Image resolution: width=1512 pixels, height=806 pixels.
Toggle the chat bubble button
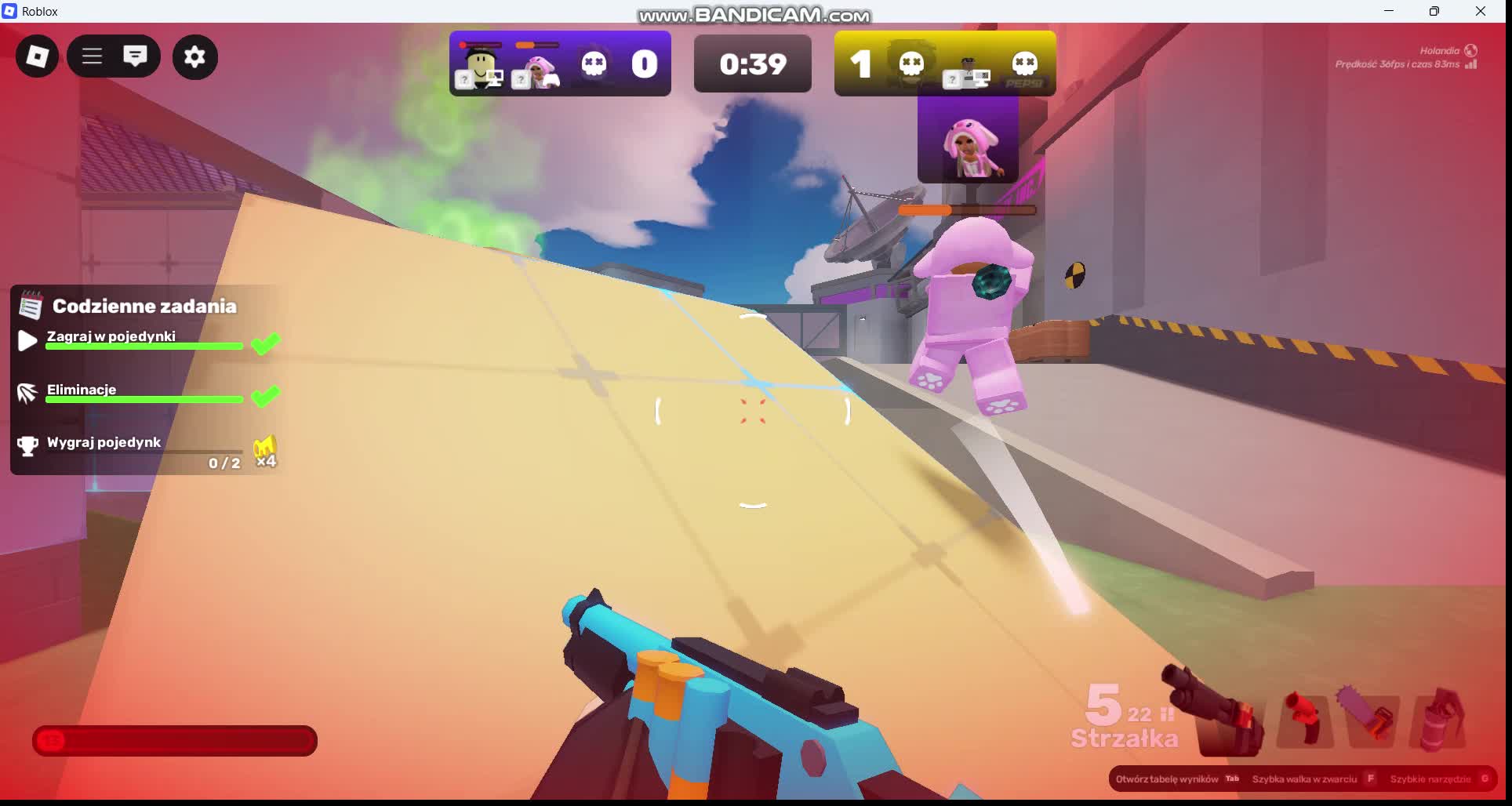click(x=135, y=56)
